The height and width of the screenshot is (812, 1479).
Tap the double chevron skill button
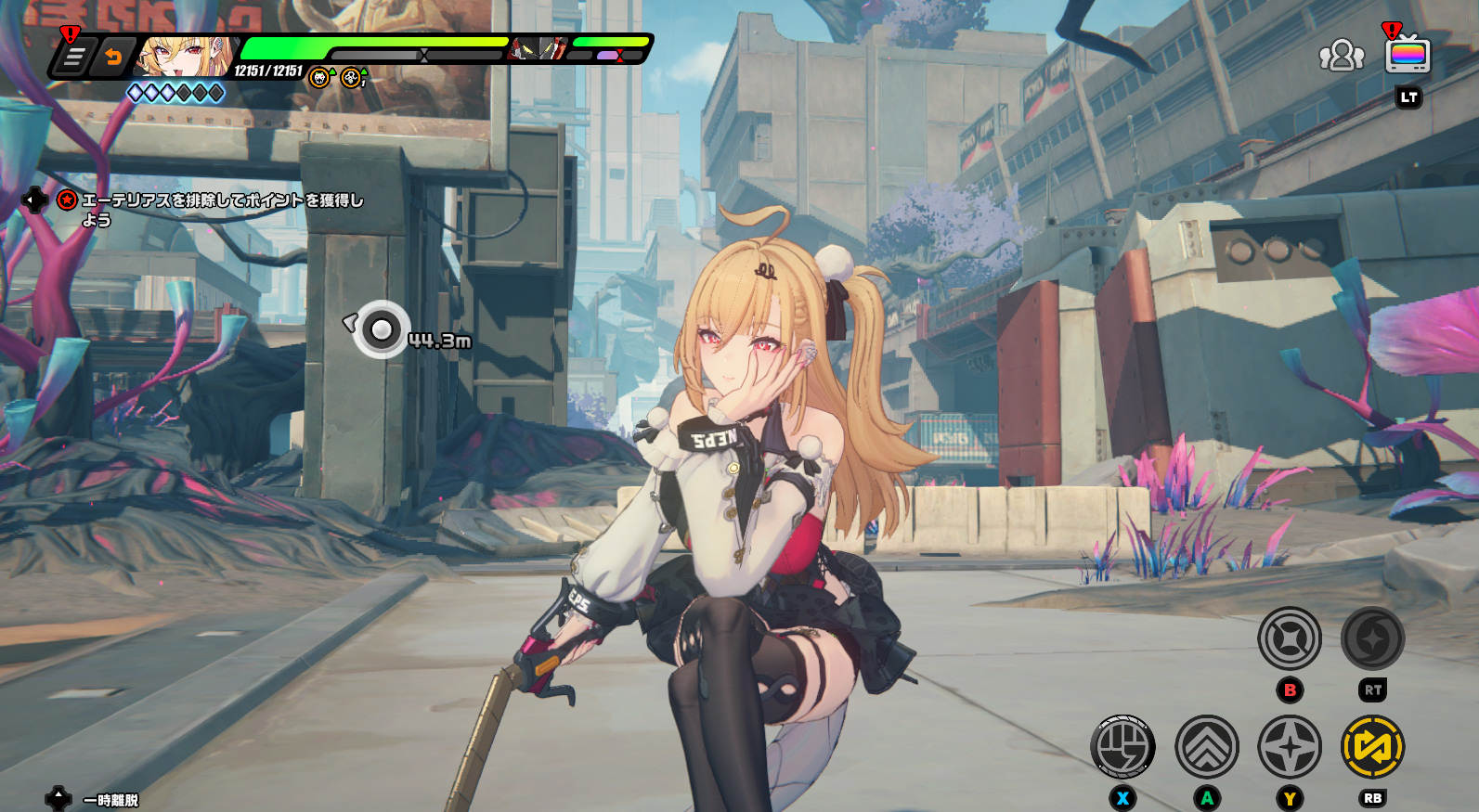point(1206,746)
